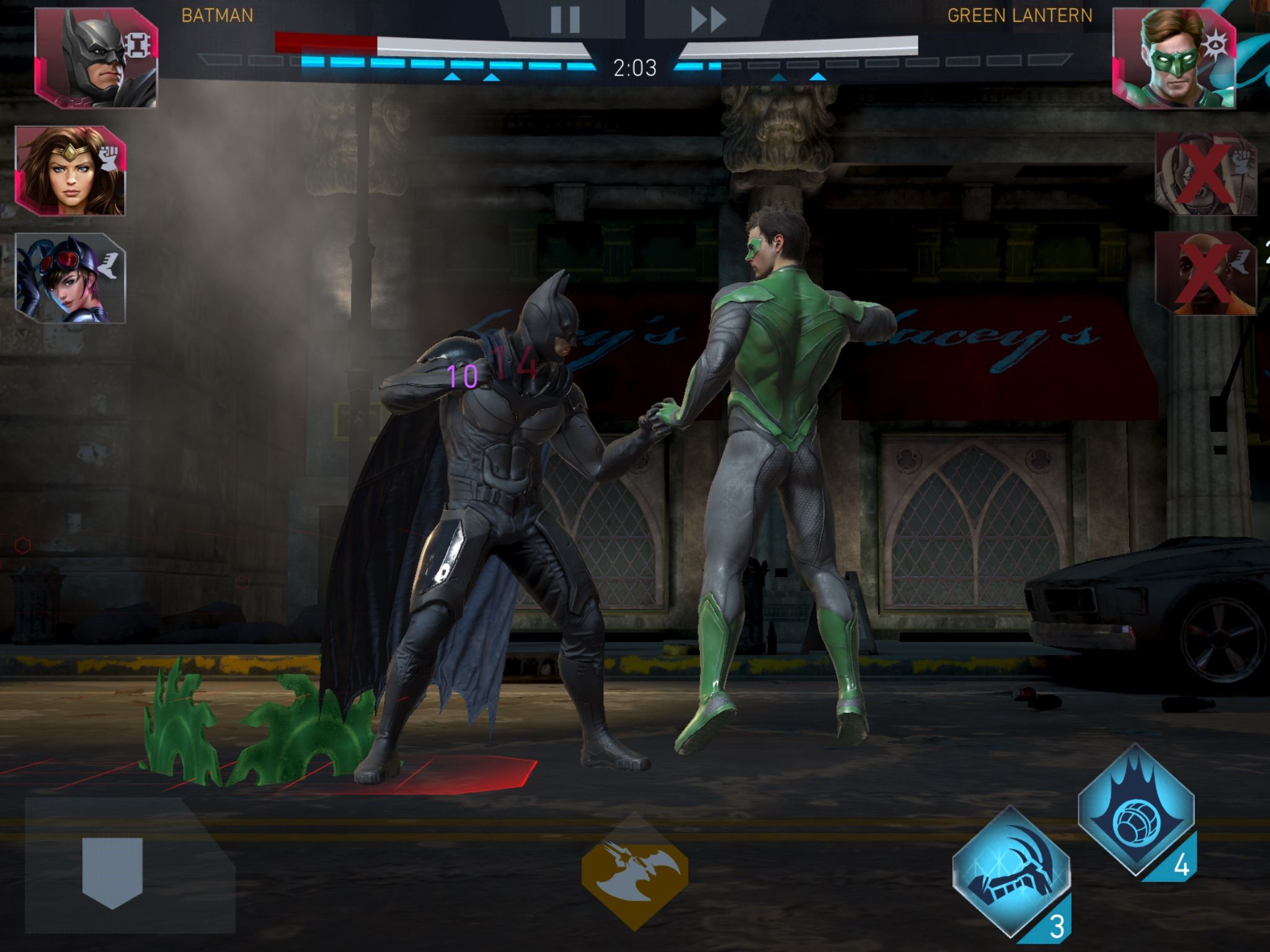The height and width of the screenshot is (952, 1270).
Task: Tap the 2:03 battle timer
Action: [x=634, y=67]
